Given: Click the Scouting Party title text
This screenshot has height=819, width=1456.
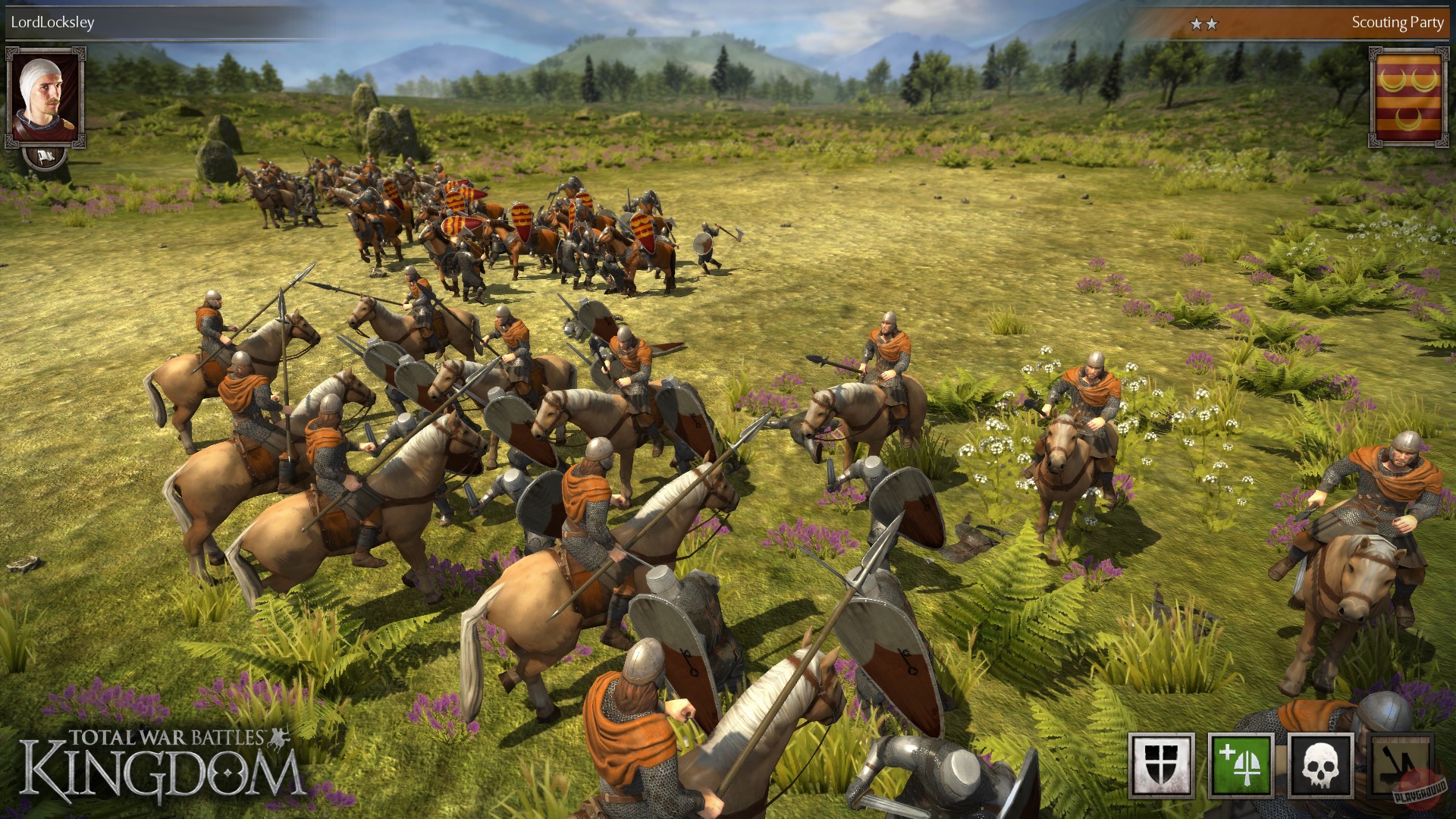Looking at the screenshot, I should pyautogui.click(x=1398, y=24).
